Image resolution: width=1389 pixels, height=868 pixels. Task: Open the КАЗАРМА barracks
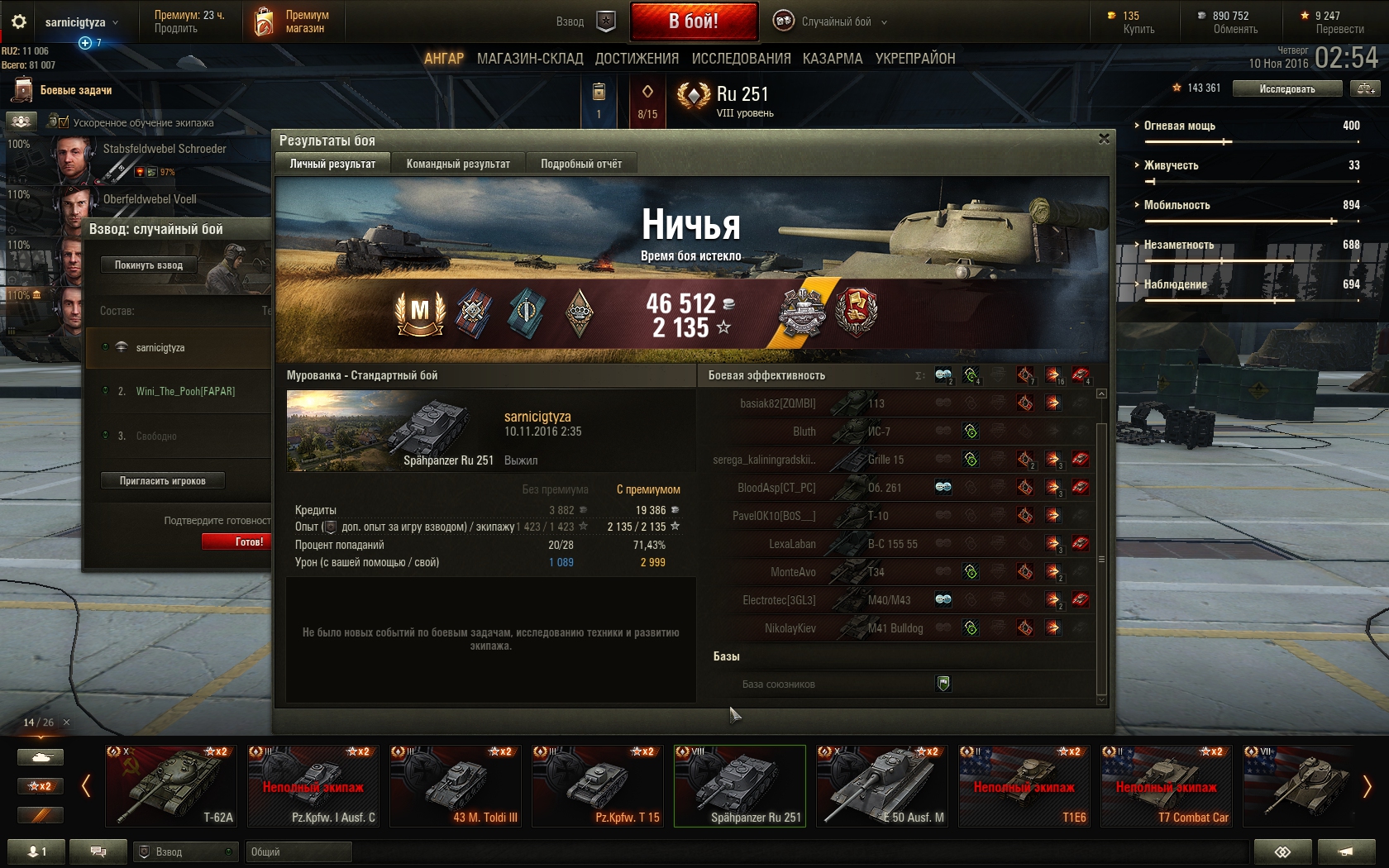[x=833, y=59]
